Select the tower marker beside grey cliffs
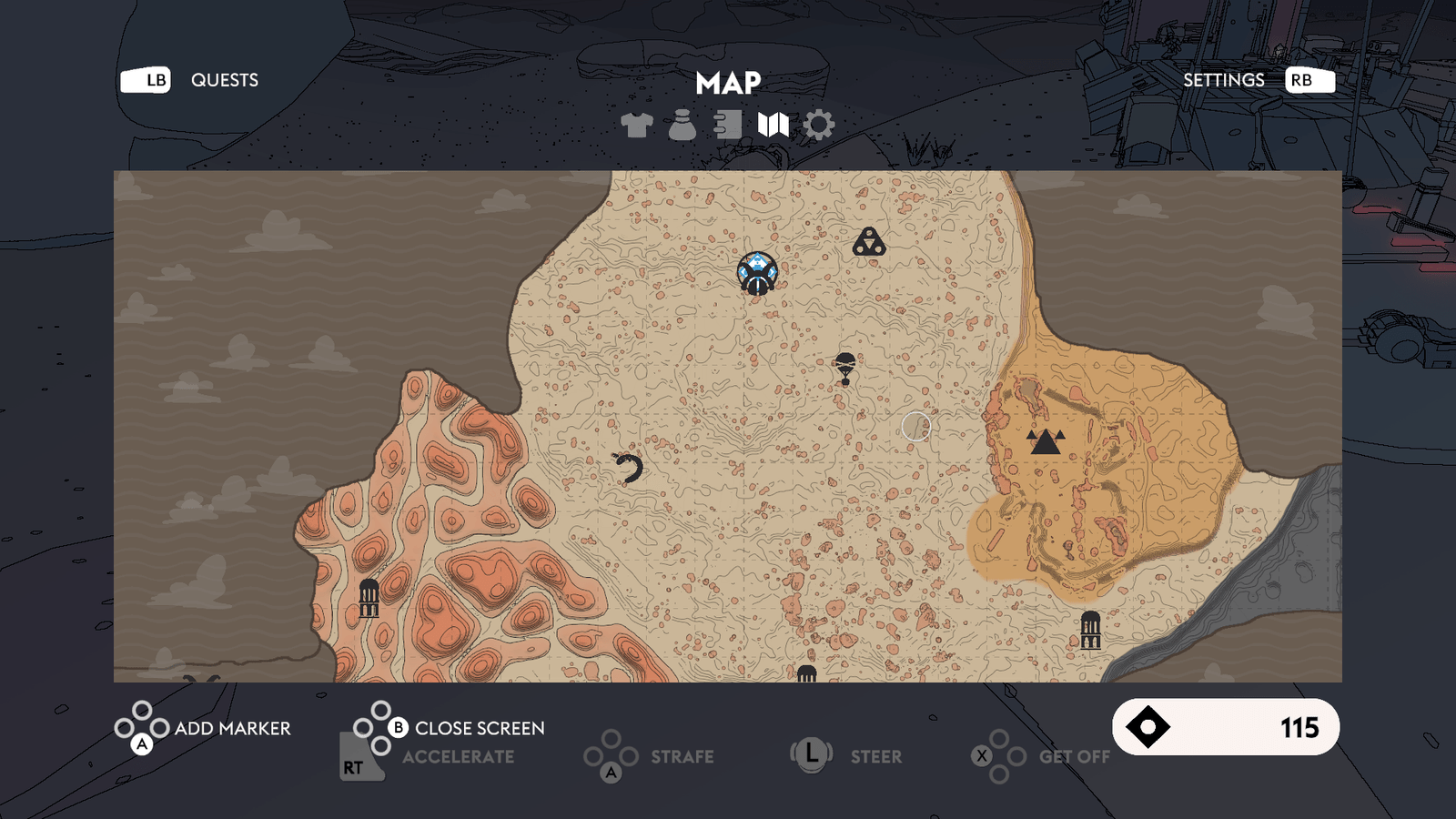 1090,630
